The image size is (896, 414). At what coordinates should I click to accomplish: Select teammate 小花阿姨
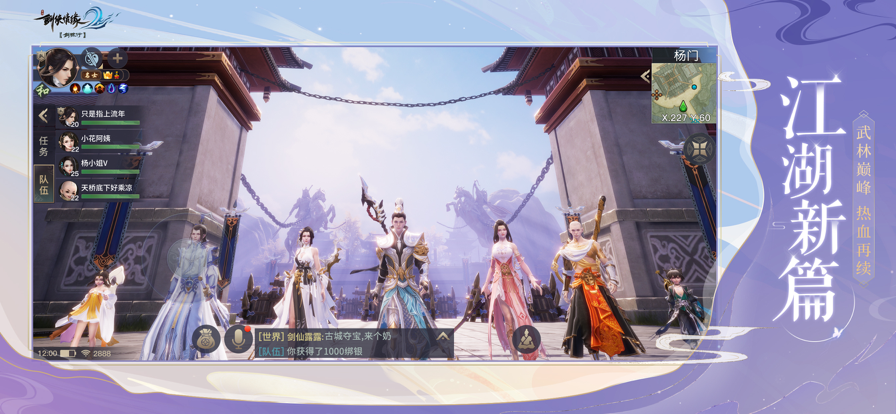tap(98, 141)
